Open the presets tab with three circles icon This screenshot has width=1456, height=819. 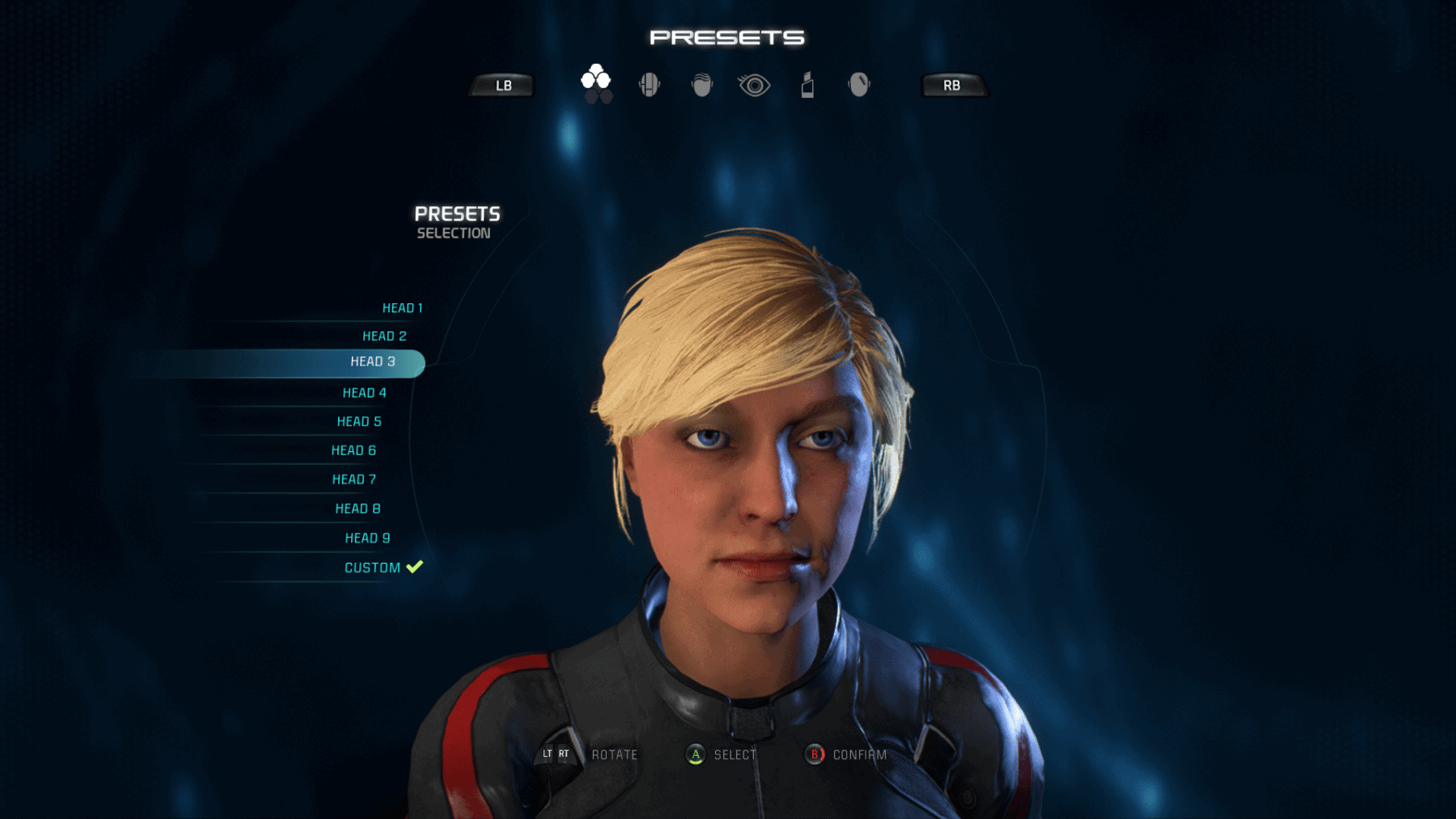pyautogui.click(x=596, y=83)
